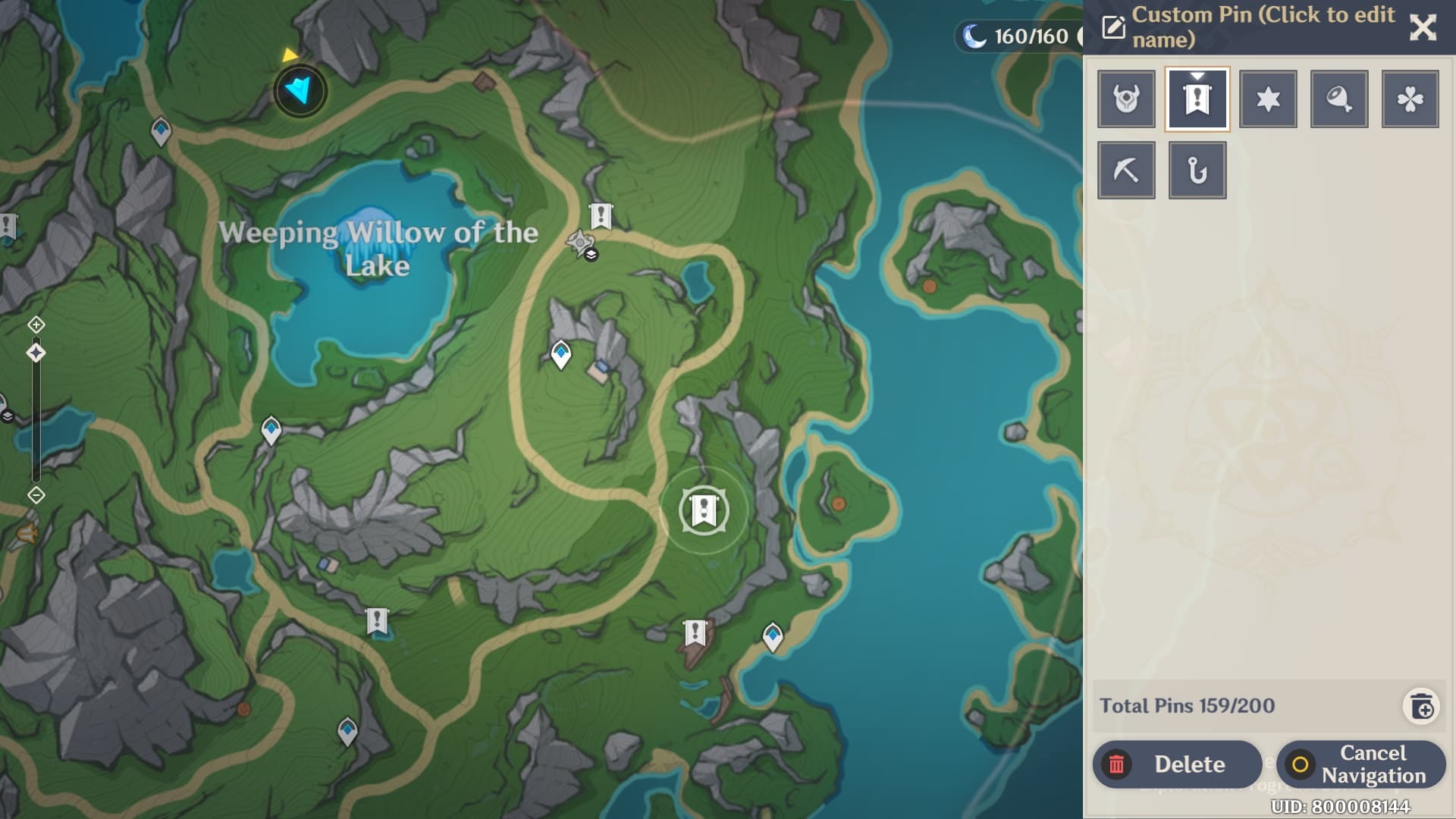Close the Custom Pin panel

pos(1423,28)
